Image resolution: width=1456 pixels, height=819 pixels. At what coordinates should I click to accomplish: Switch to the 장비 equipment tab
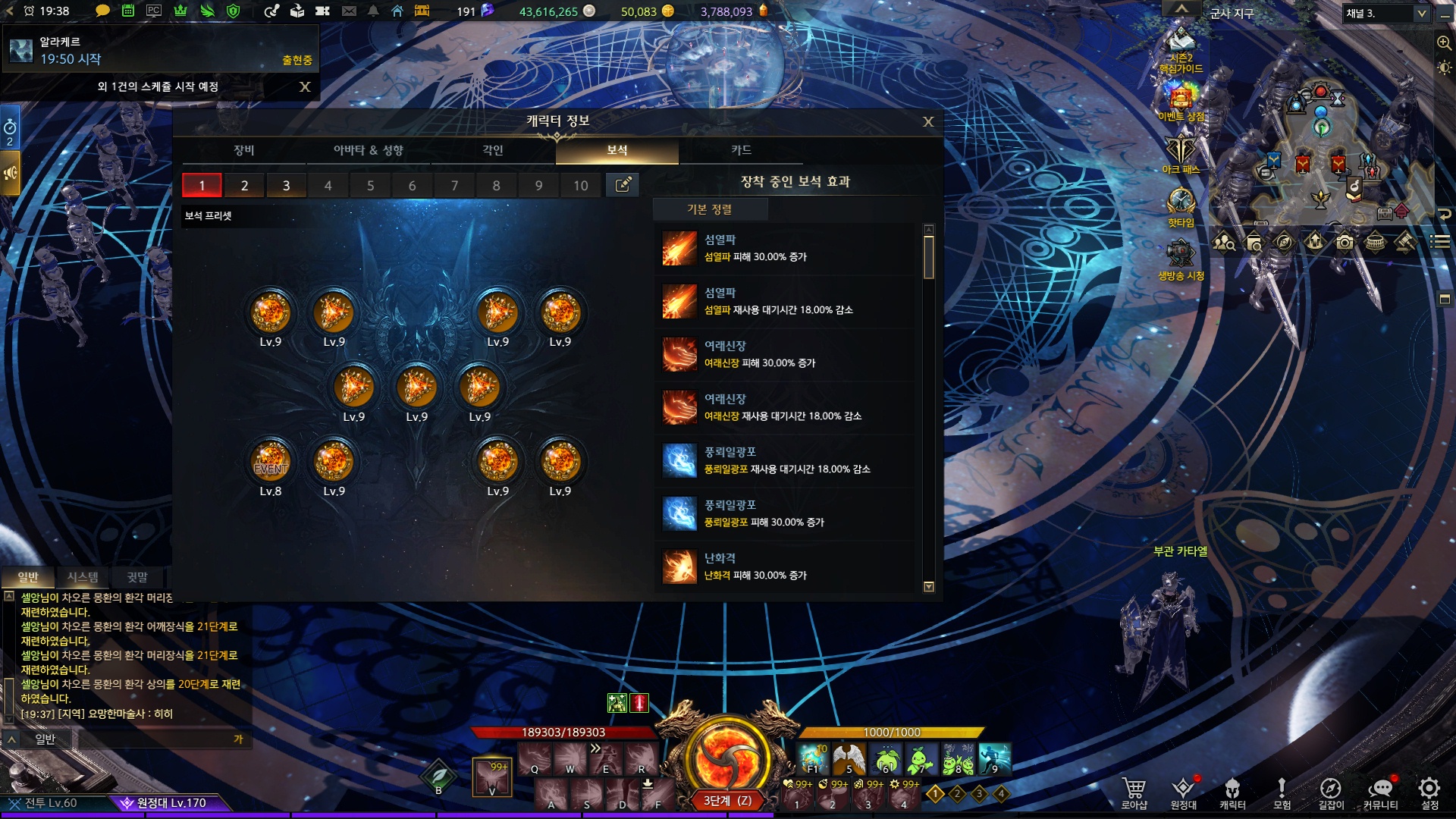pos(243,150)
